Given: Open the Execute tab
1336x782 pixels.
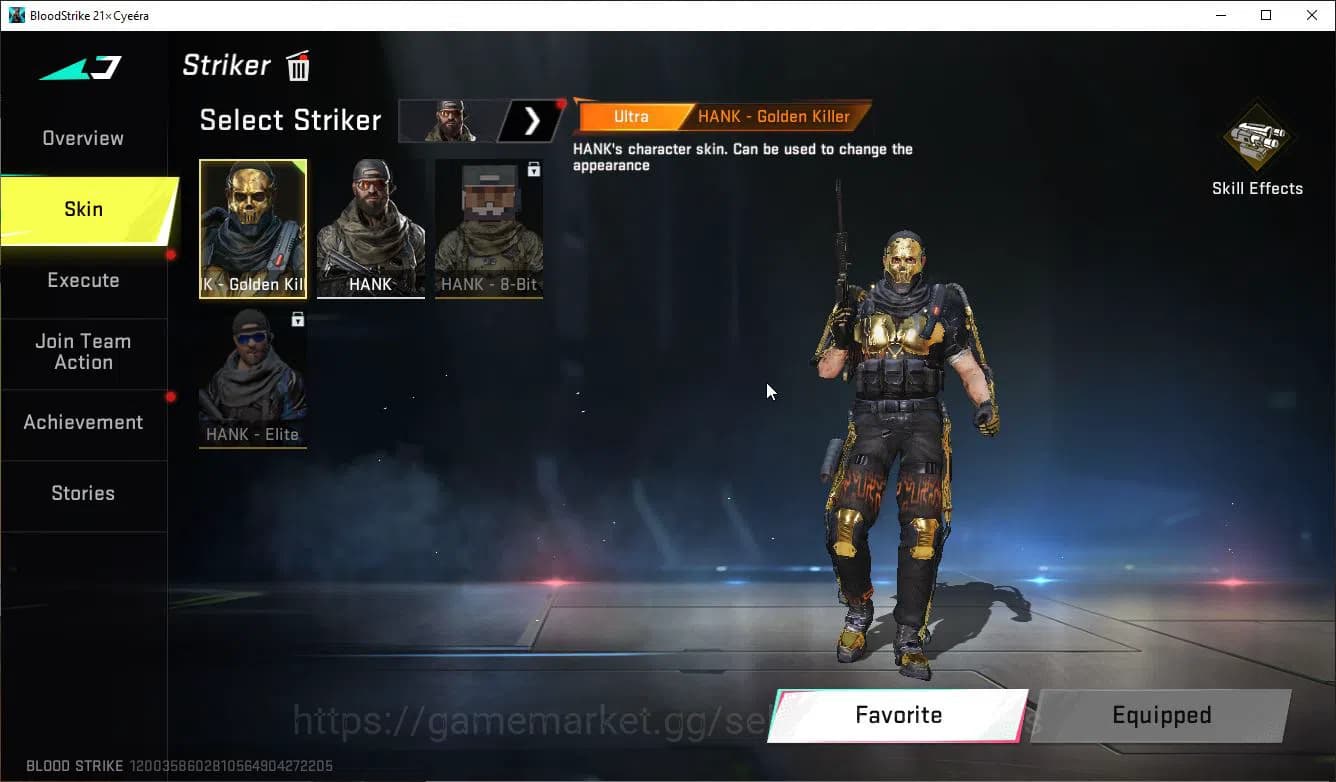Looking at the screenshot, I should 82,280.
